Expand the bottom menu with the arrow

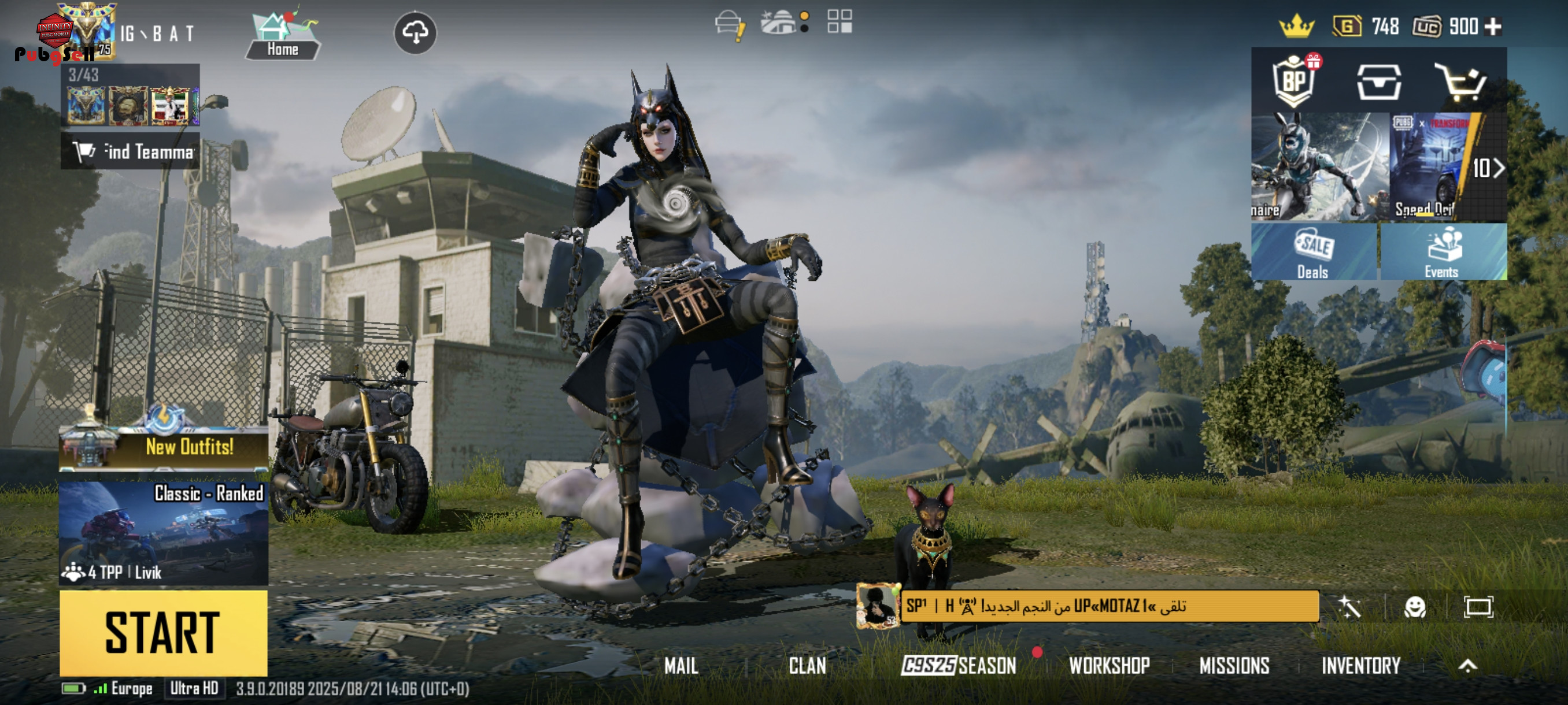1467,666
